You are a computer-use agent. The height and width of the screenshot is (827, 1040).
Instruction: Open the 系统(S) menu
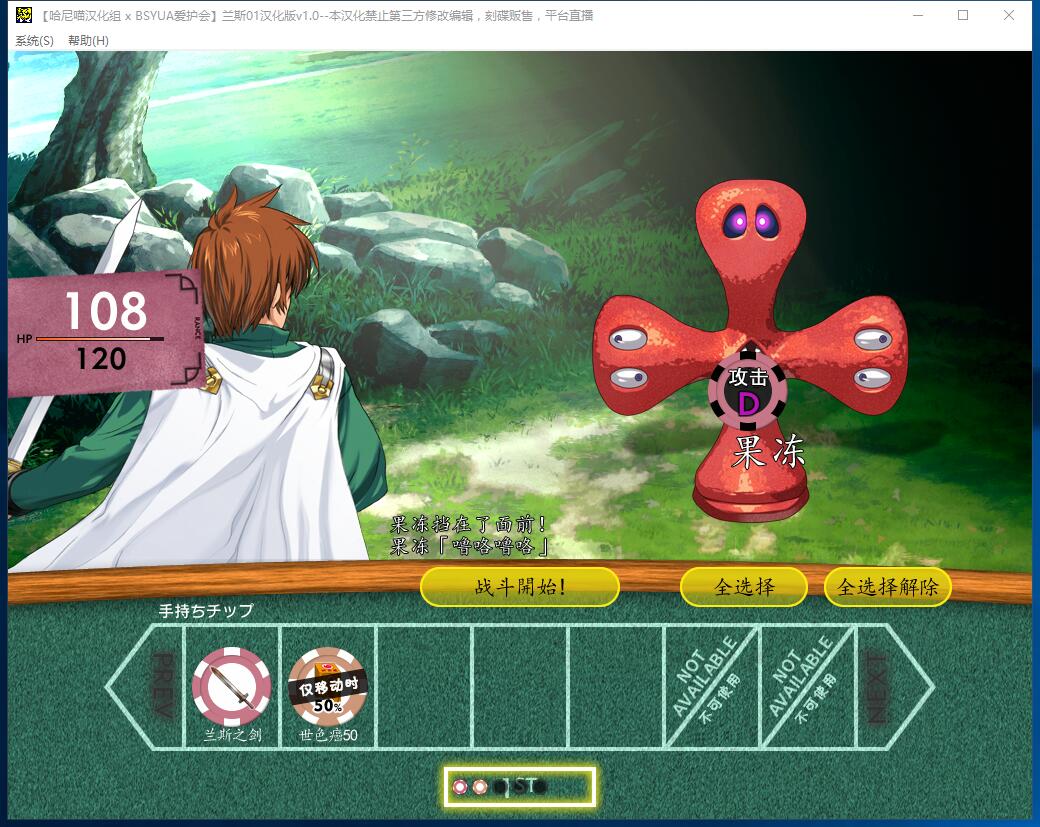(35, 40)
